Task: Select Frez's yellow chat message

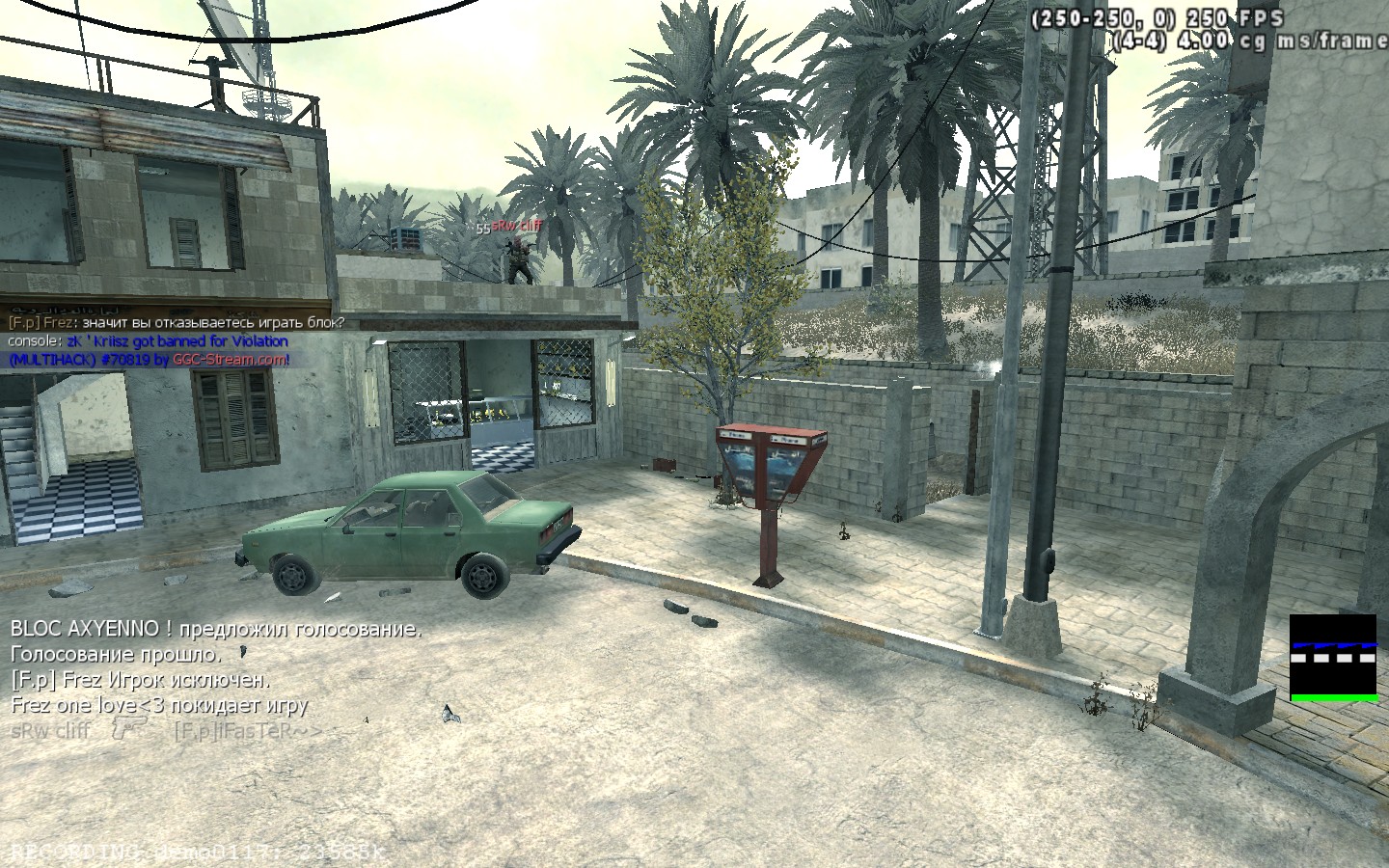Action: coord(177,323)
